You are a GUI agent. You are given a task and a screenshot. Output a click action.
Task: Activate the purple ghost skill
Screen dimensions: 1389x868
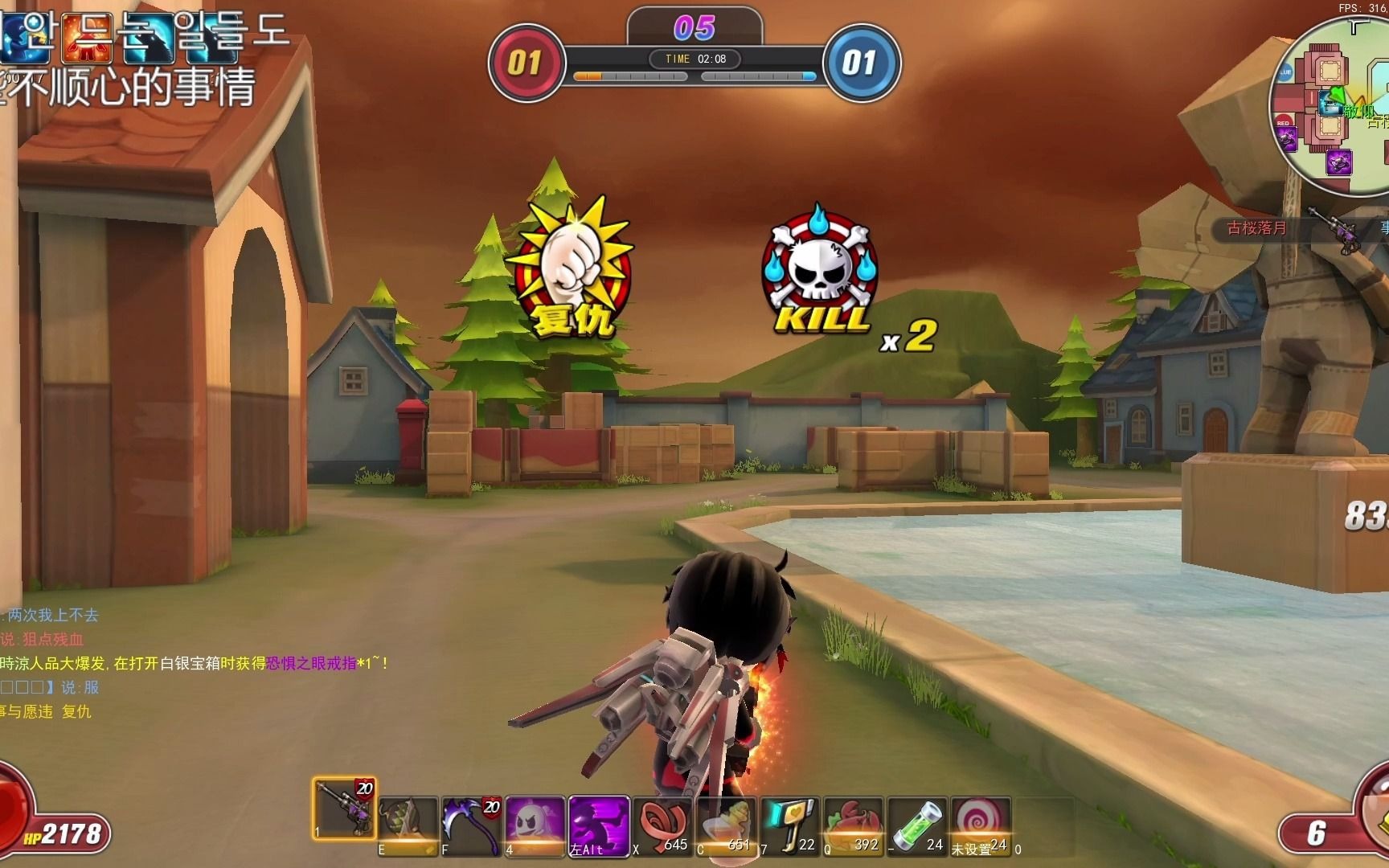535,825
